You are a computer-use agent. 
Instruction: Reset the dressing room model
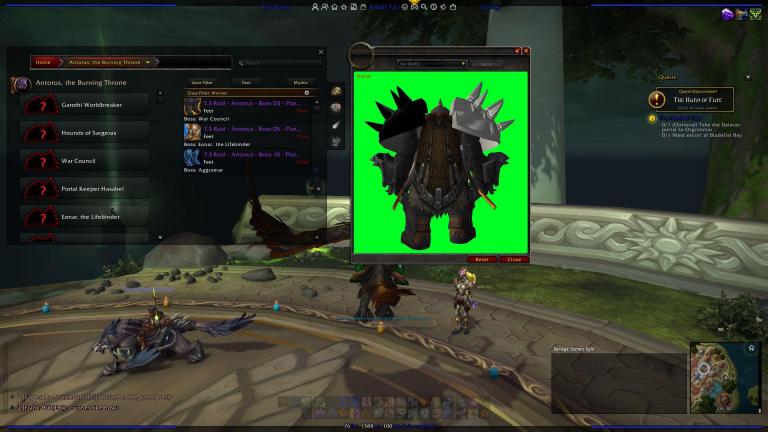482,259
